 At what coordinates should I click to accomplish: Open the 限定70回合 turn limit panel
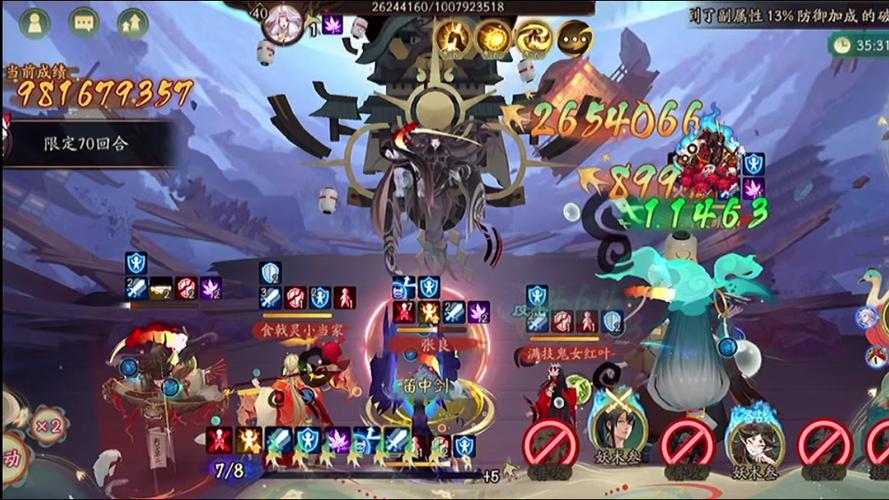pos(85,143)
